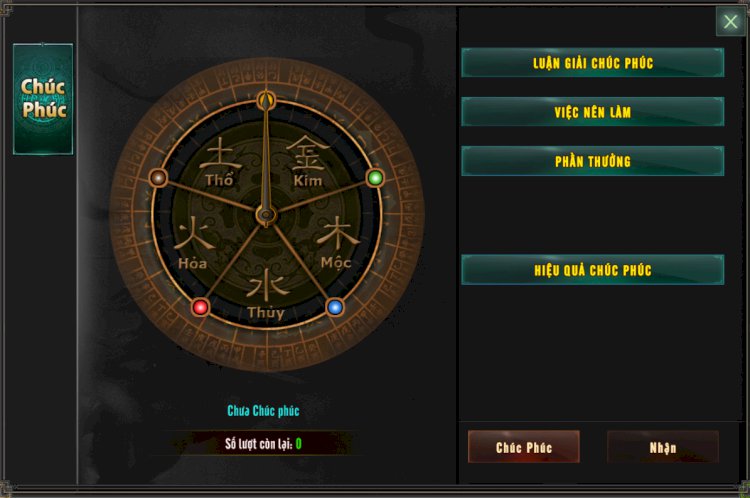750x498 pixels.
Task: Show the Việc Nên Làm panel
Action: (x=592, y=112)
